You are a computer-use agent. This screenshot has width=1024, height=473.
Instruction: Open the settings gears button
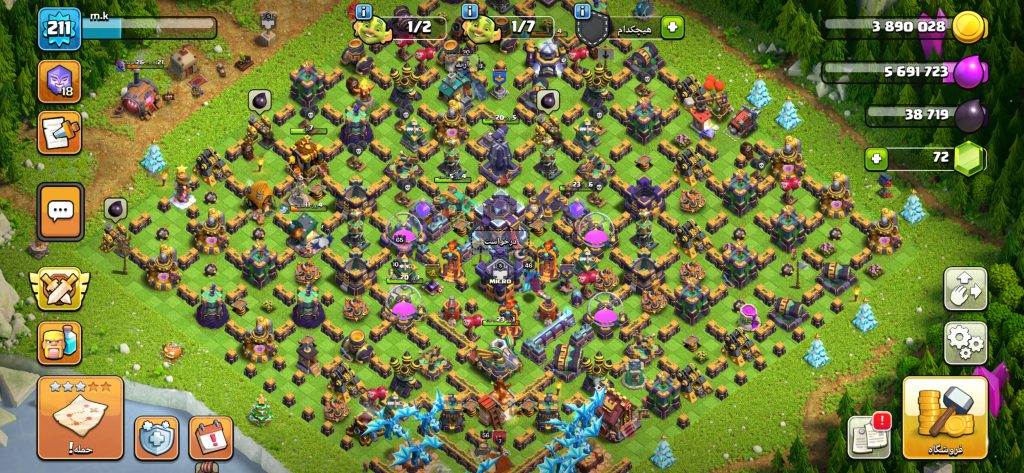965,342
